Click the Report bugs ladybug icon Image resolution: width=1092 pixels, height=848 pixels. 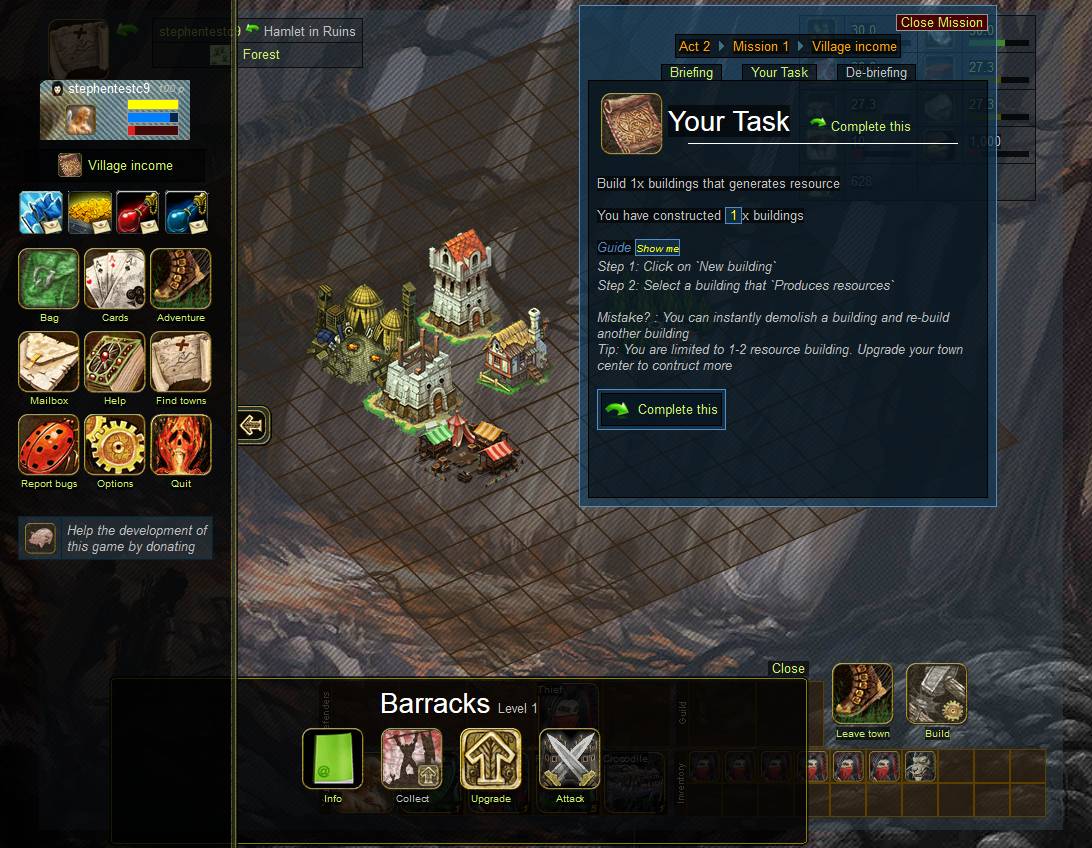tap(49, 445)
